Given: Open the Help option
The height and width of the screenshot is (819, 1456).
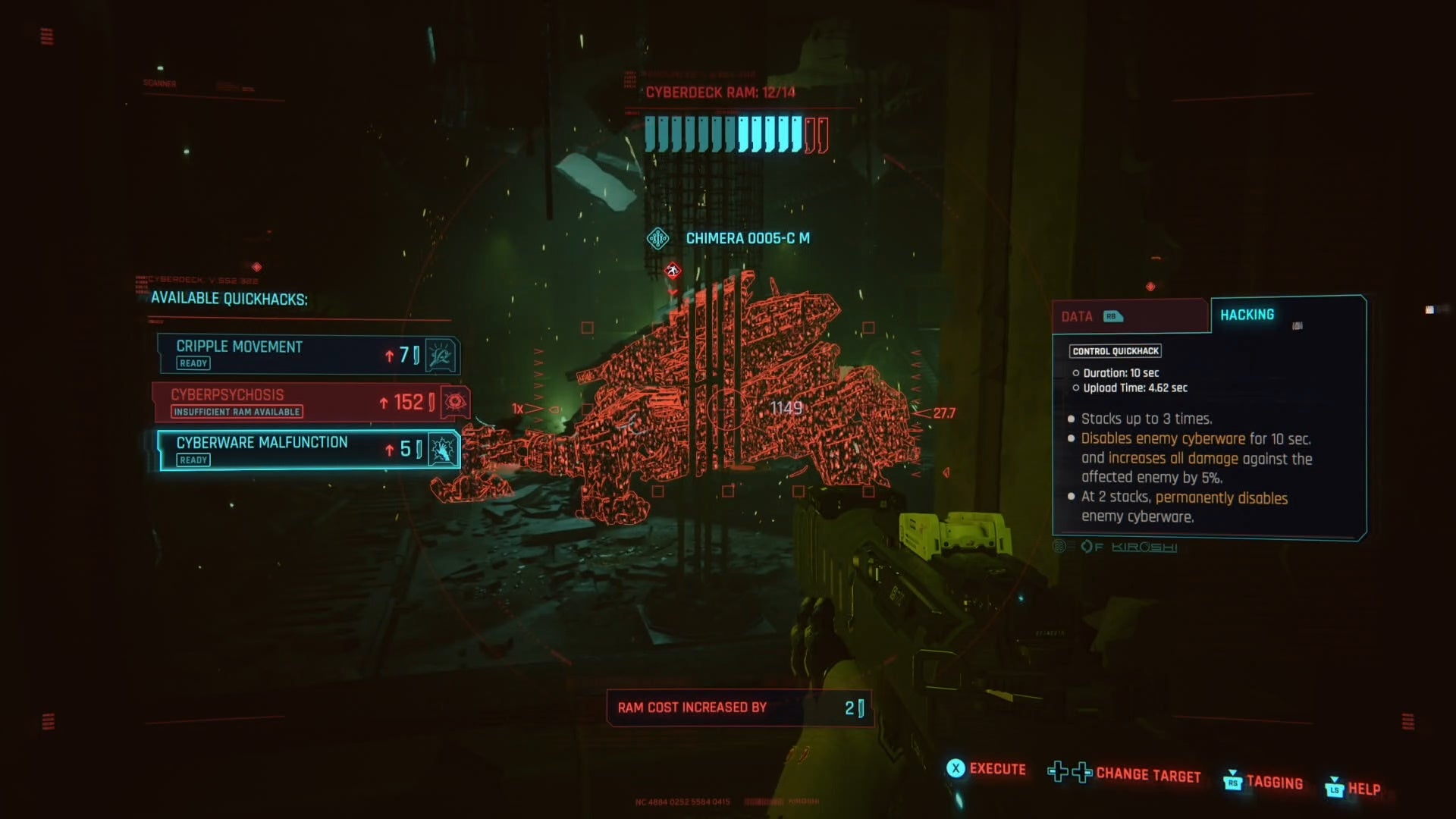Looking at the screenshot, I should tap(1363, 789).
